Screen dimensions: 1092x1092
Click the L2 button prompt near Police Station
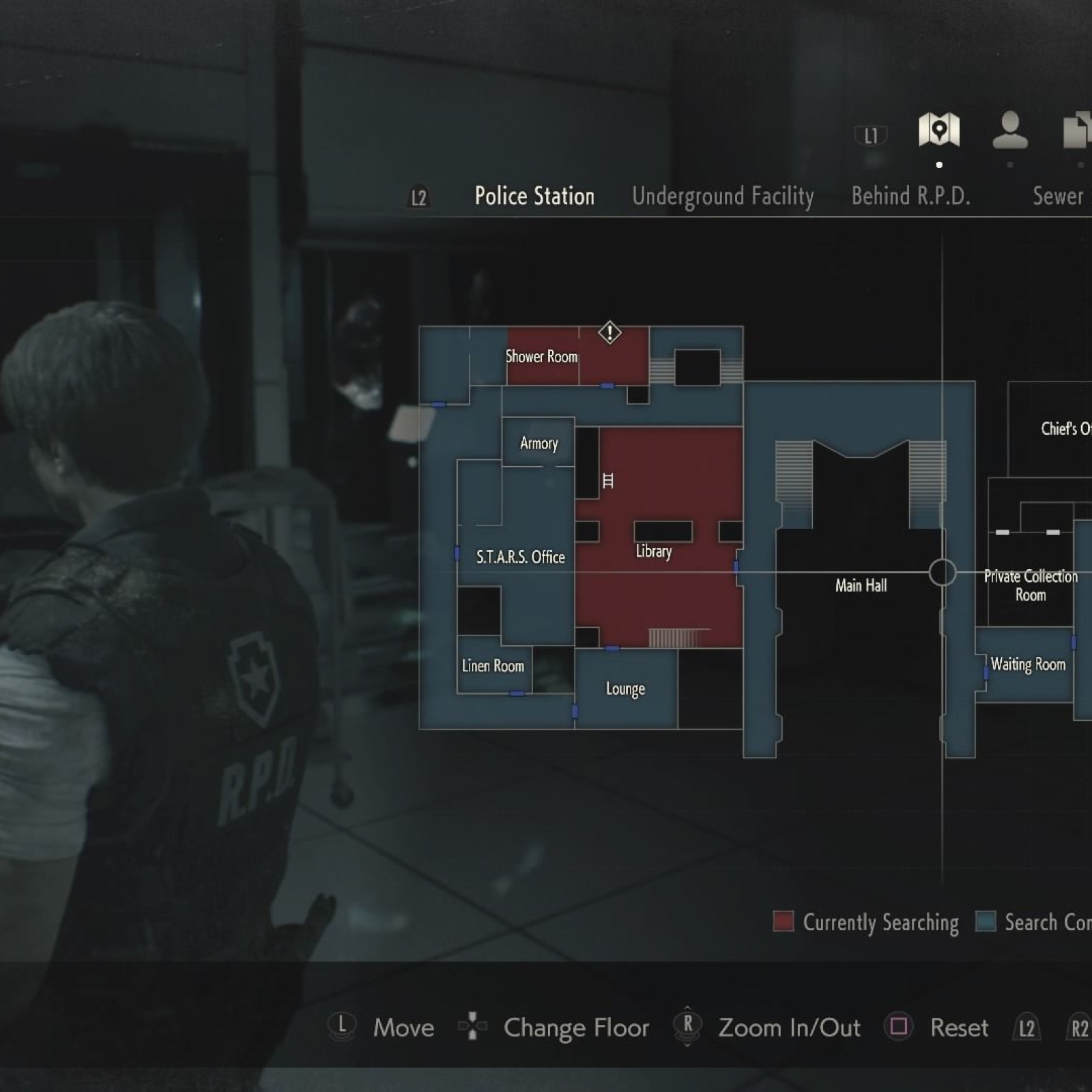(x=418, y=198)
